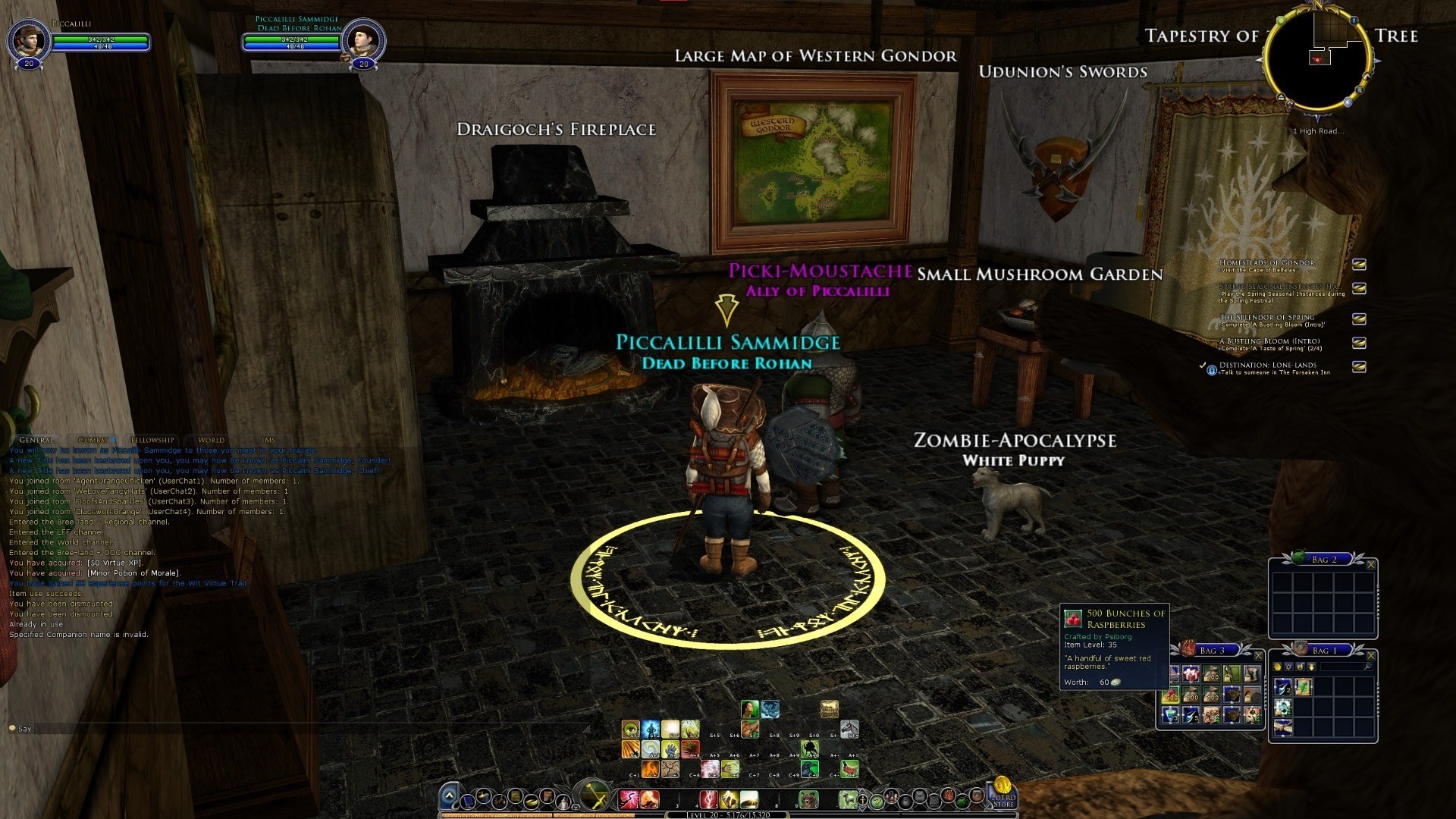Switch to the Combat chat tab
The height and width of the screenshot is (819, 1456).
(93, 440)
